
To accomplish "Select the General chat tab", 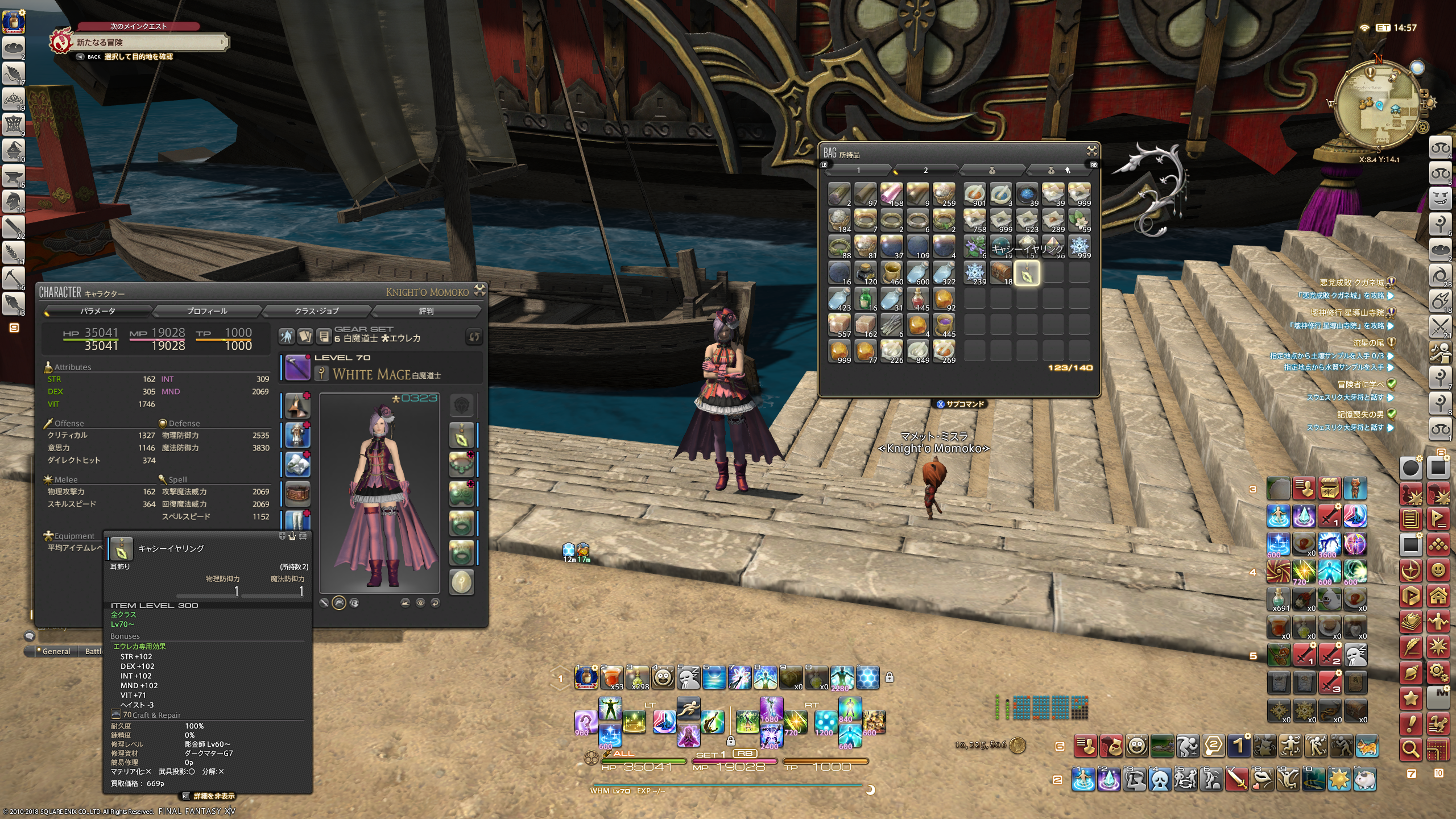I will coord(56,651).
